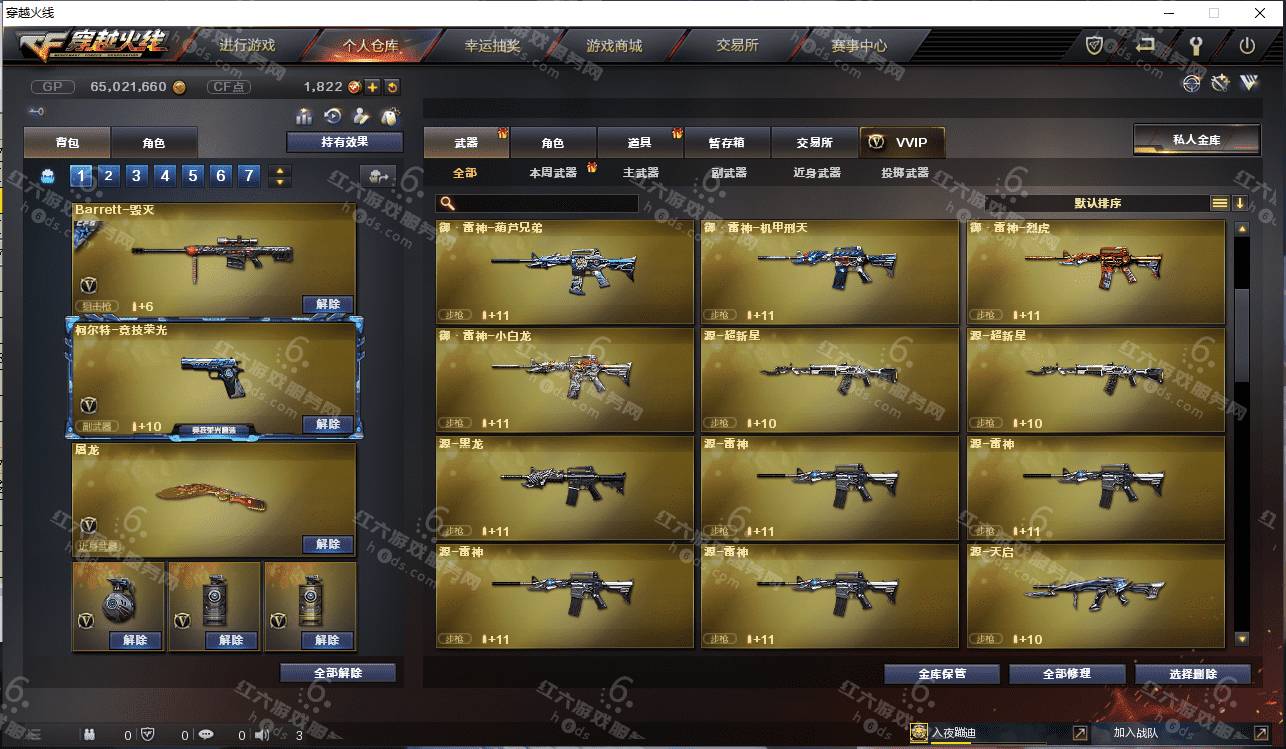Viewport: 1286px width, 749px height.
Task: Switch to the 角色 tab beside 背包
Action: click(153, 143)
